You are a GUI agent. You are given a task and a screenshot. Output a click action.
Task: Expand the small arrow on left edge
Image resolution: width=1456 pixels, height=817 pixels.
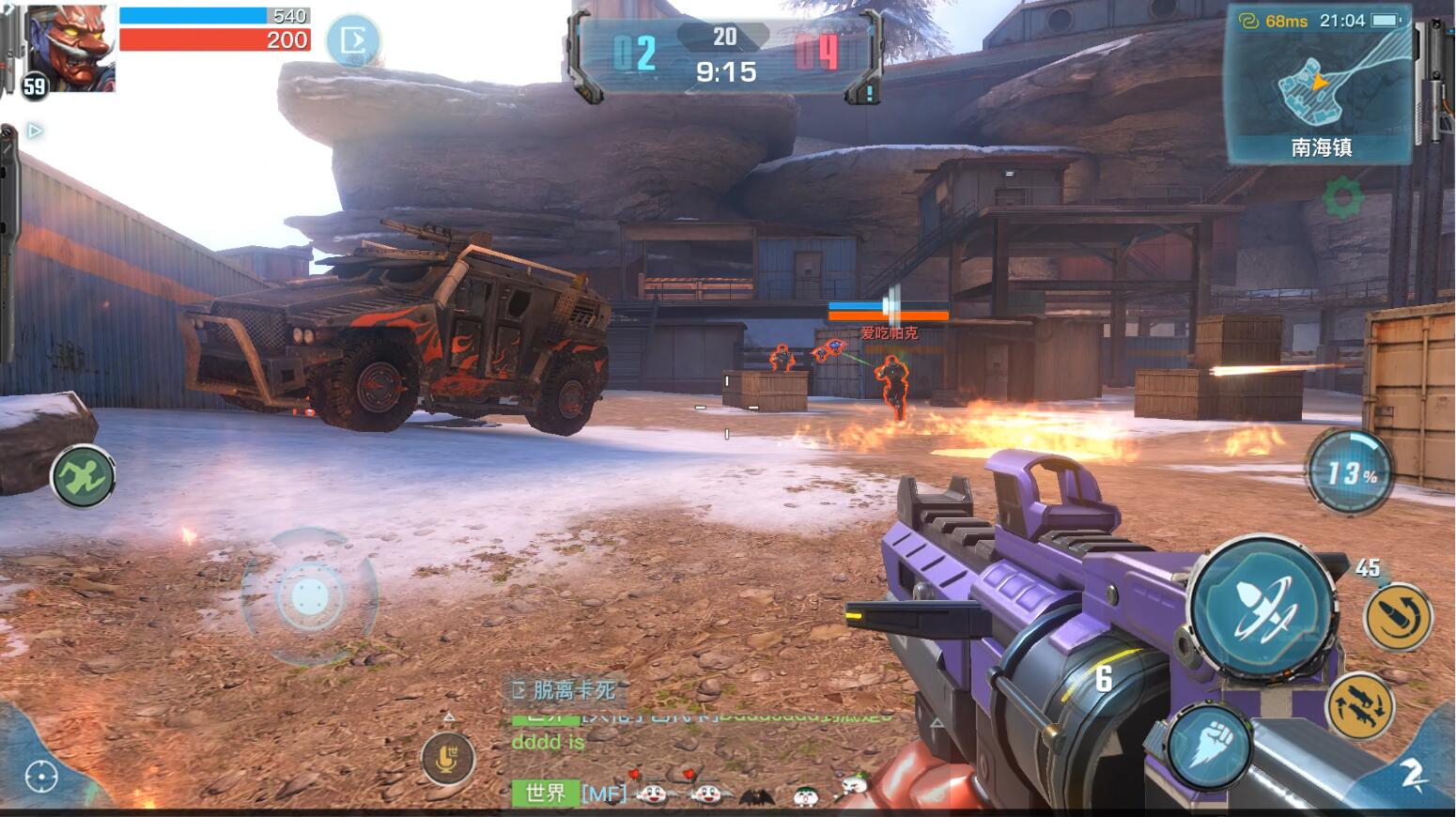35,131
